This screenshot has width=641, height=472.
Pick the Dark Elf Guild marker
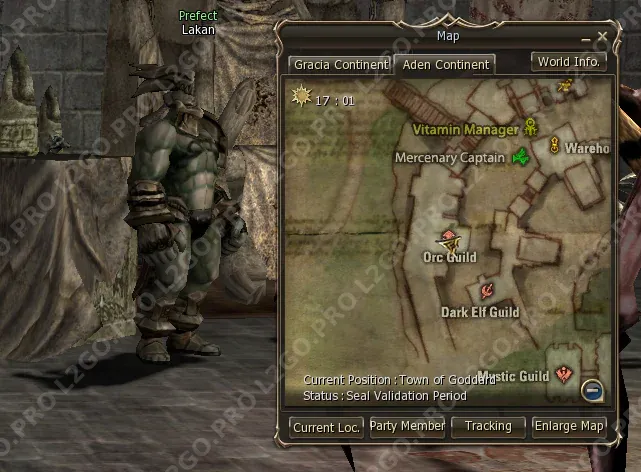tap(485, 290)
